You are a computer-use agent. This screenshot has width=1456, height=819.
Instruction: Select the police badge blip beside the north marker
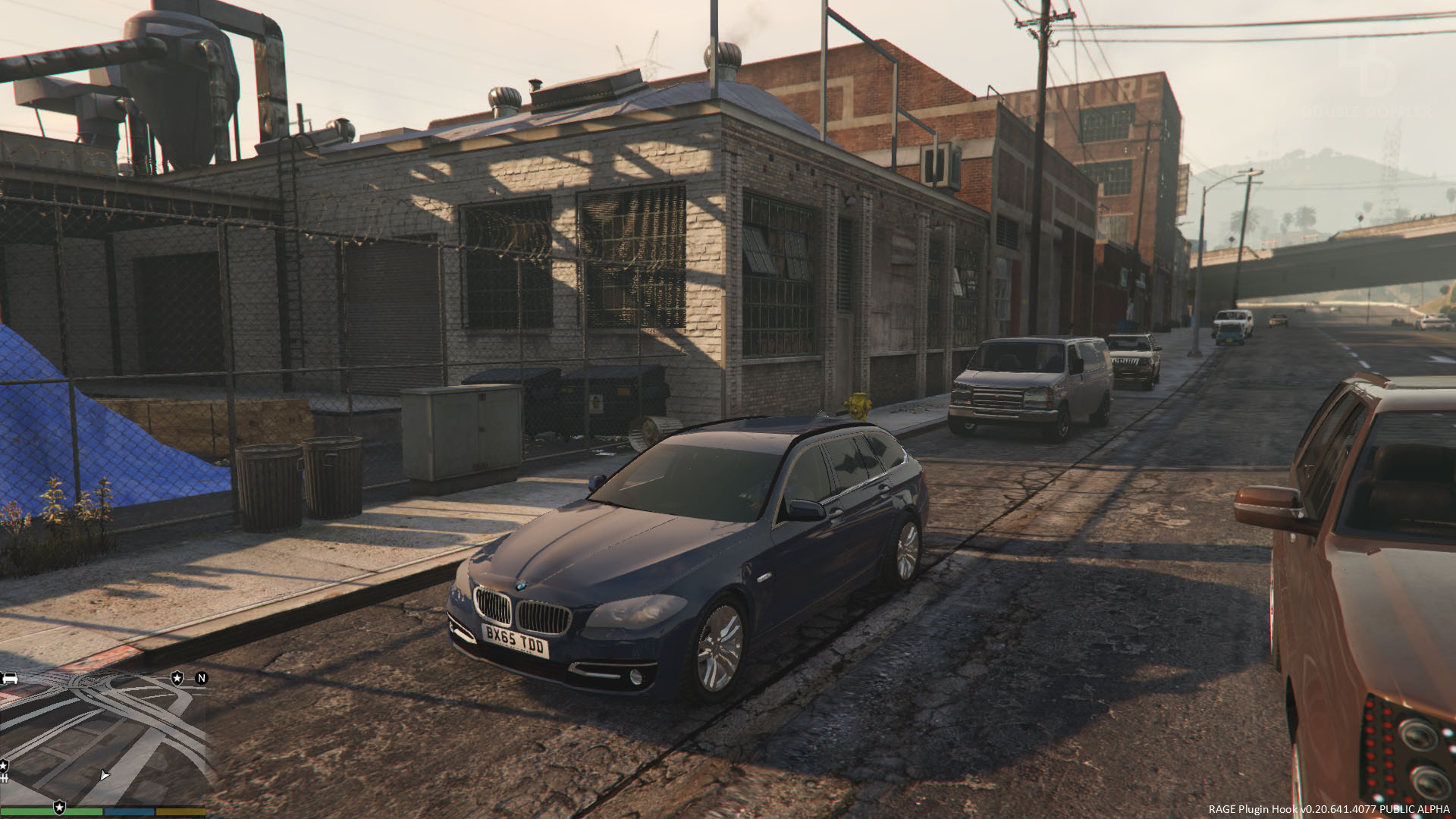coord(177,678)
